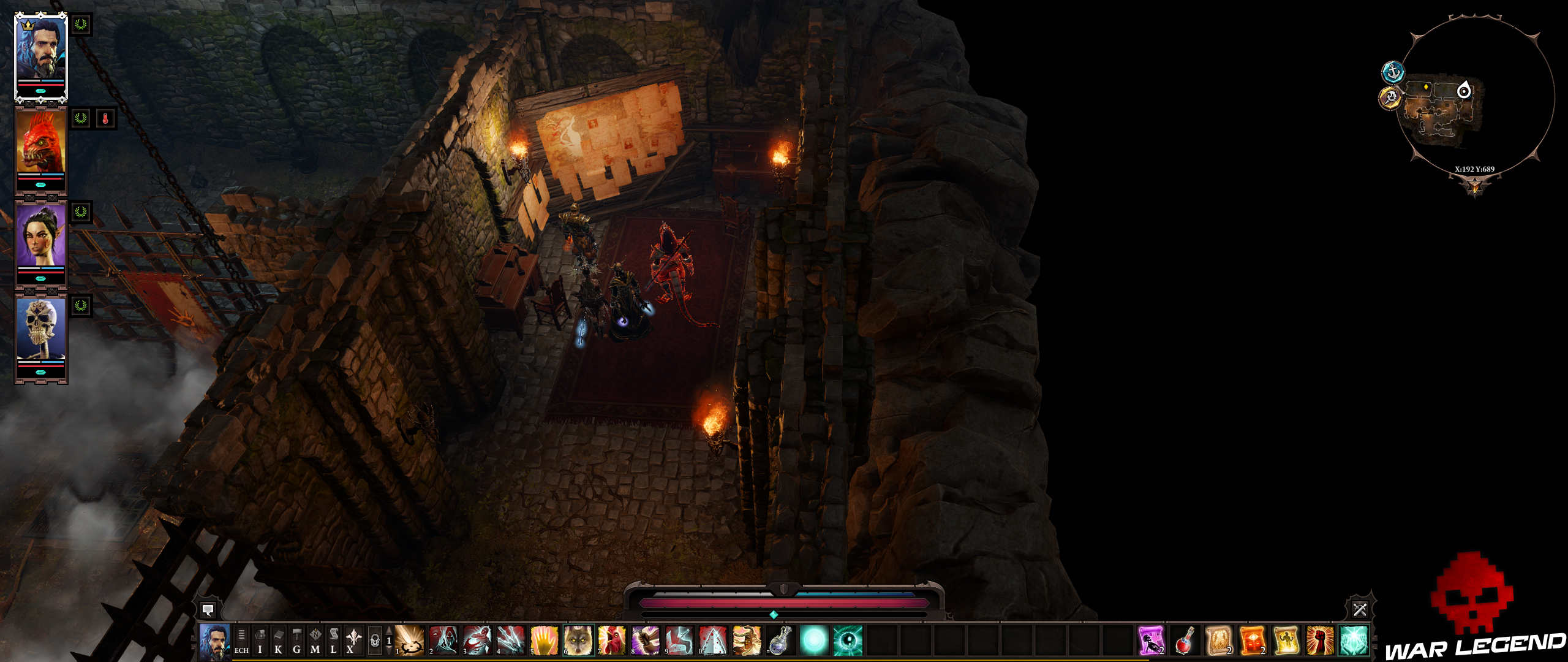Select the undead skull party portrait

click(41, 330)
